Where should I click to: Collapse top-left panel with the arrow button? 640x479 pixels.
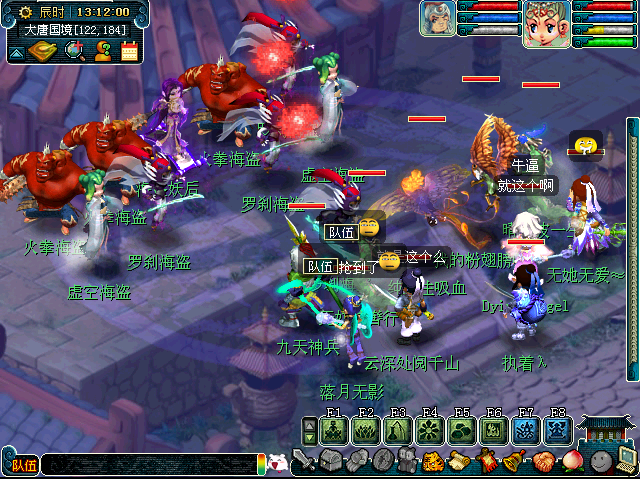(x=15, y=51)
